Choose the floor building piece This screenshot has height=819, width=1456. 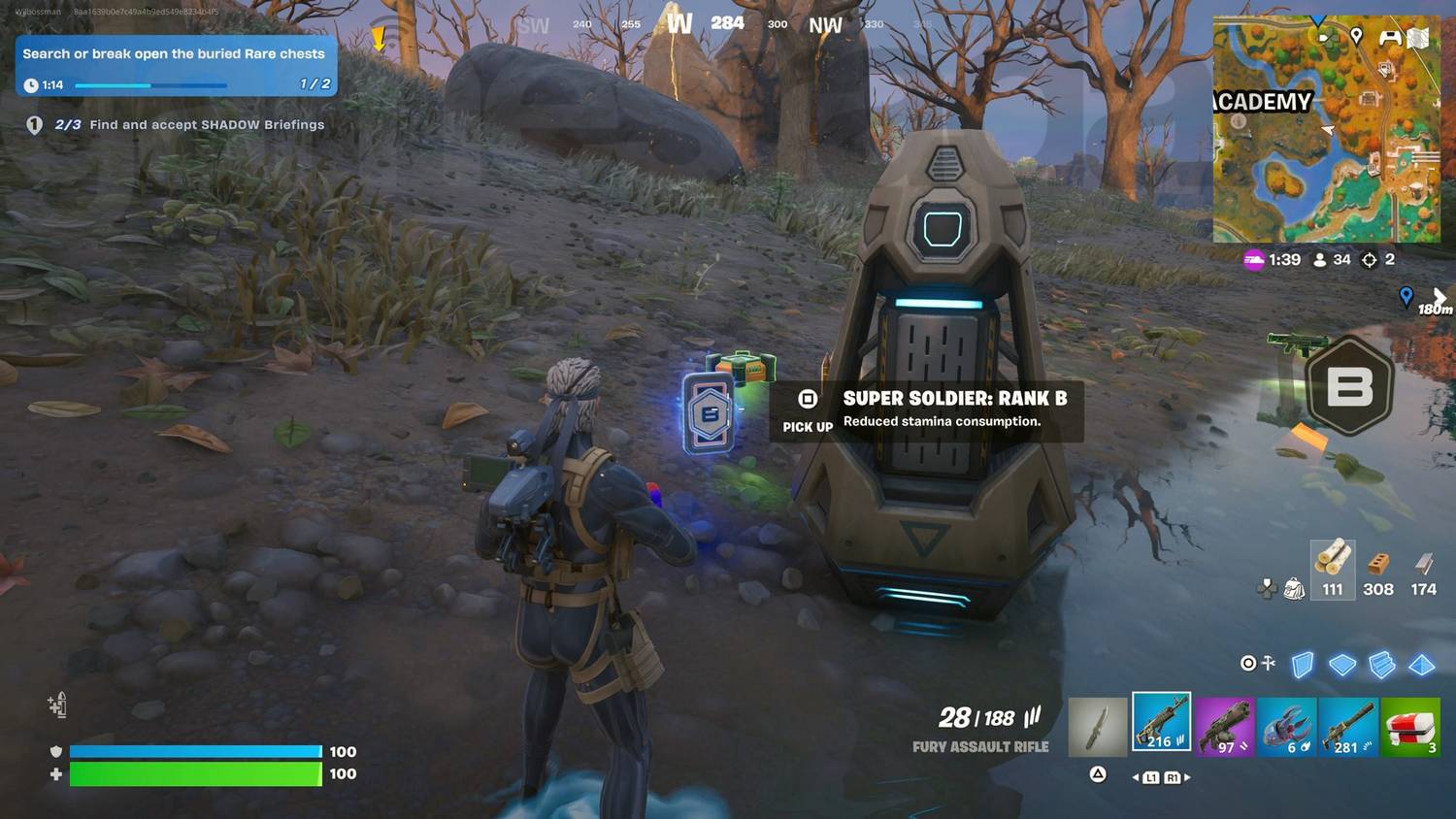(x=1342, y=665)
